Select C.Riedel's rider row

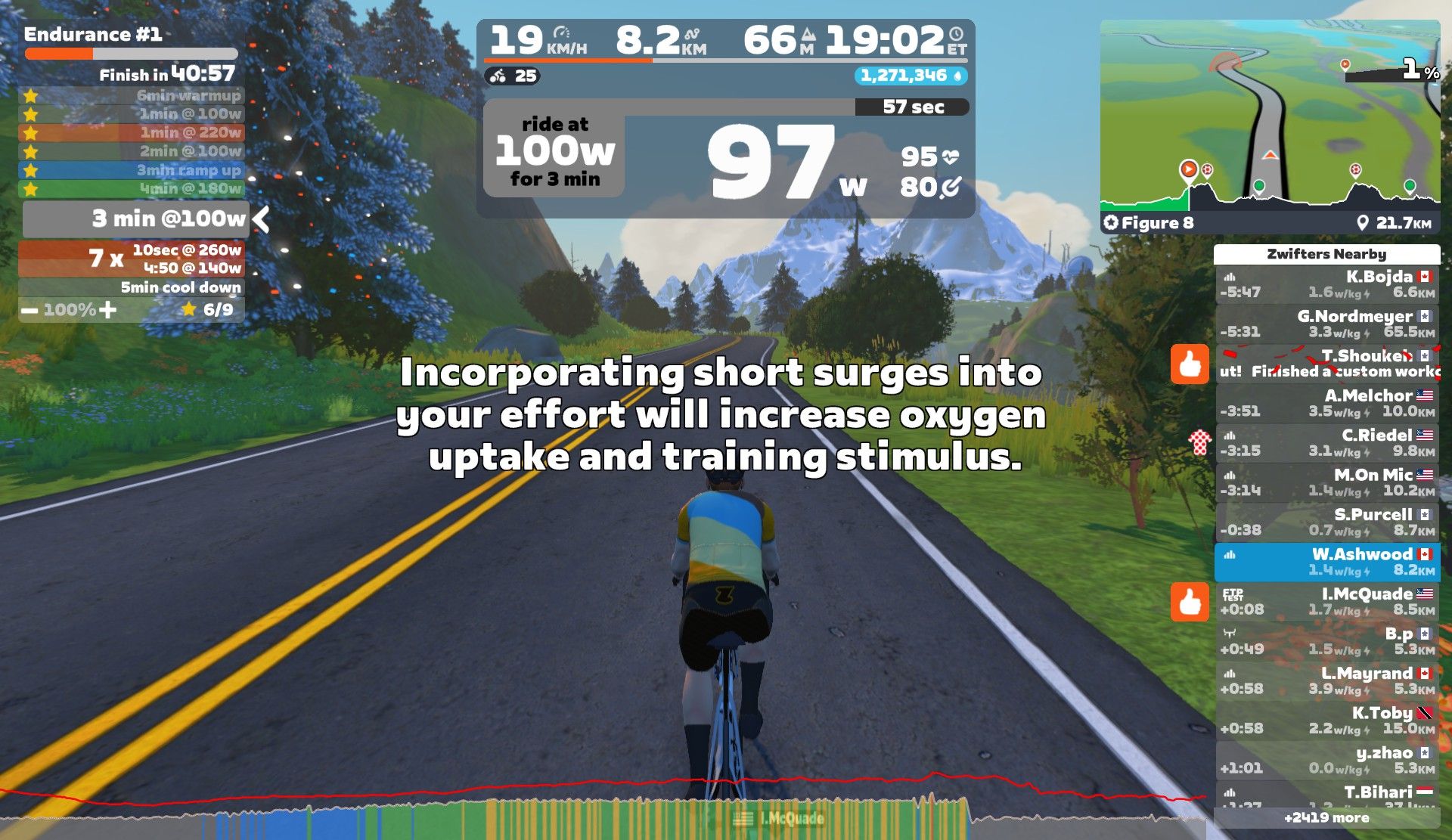click(1326, 442)
